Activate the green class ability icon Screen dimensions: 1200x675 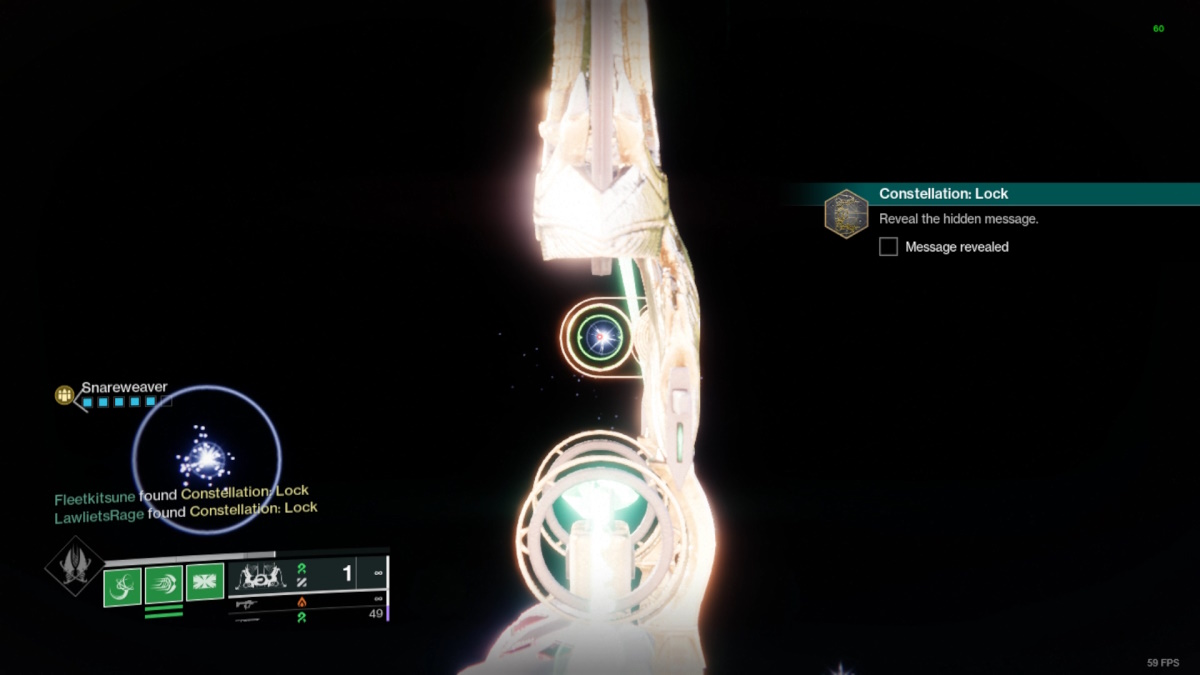click(205, 582)
